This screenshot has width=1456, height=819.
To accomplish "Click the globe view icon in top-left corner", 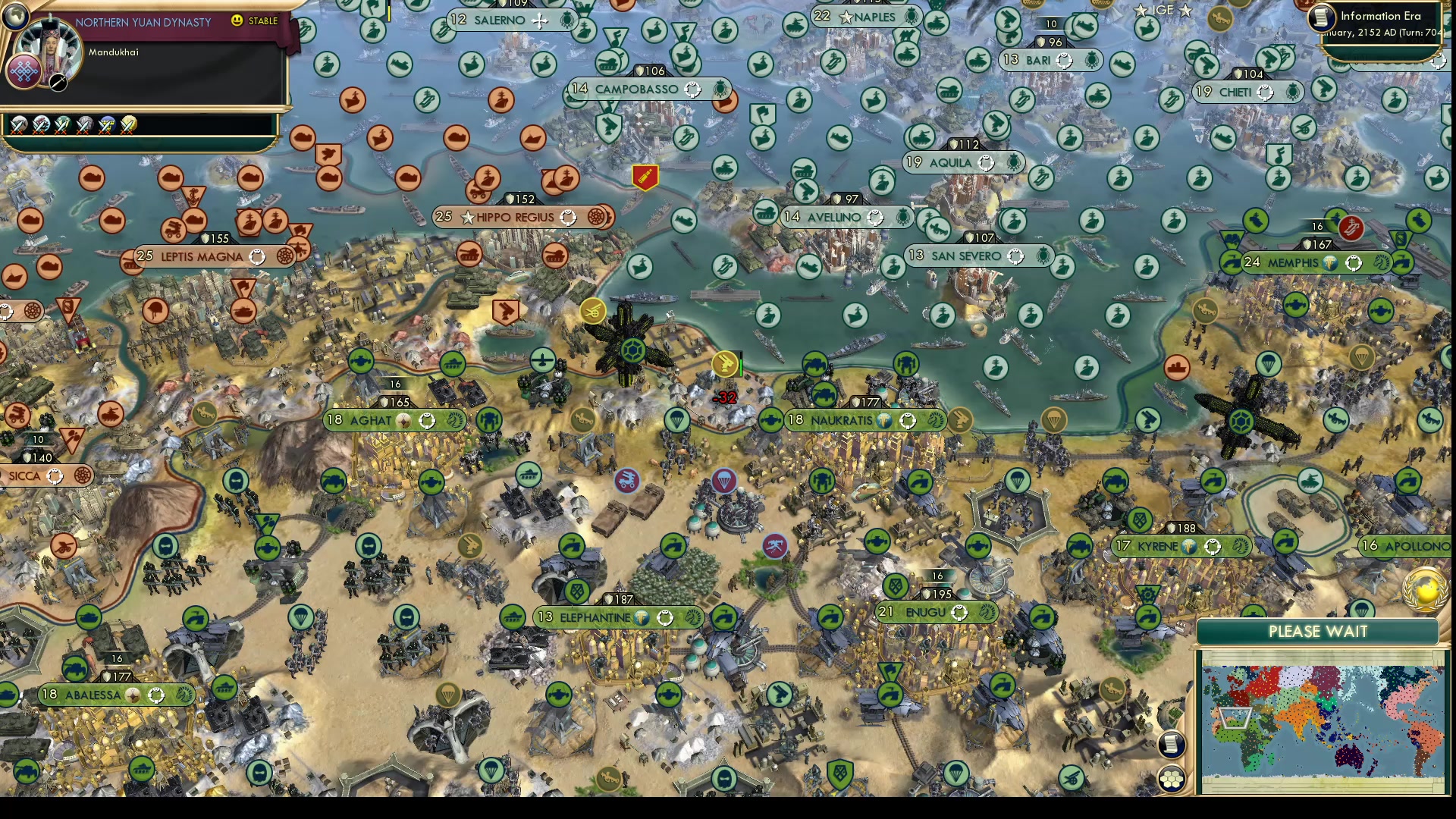I will [x=15, y=16].
